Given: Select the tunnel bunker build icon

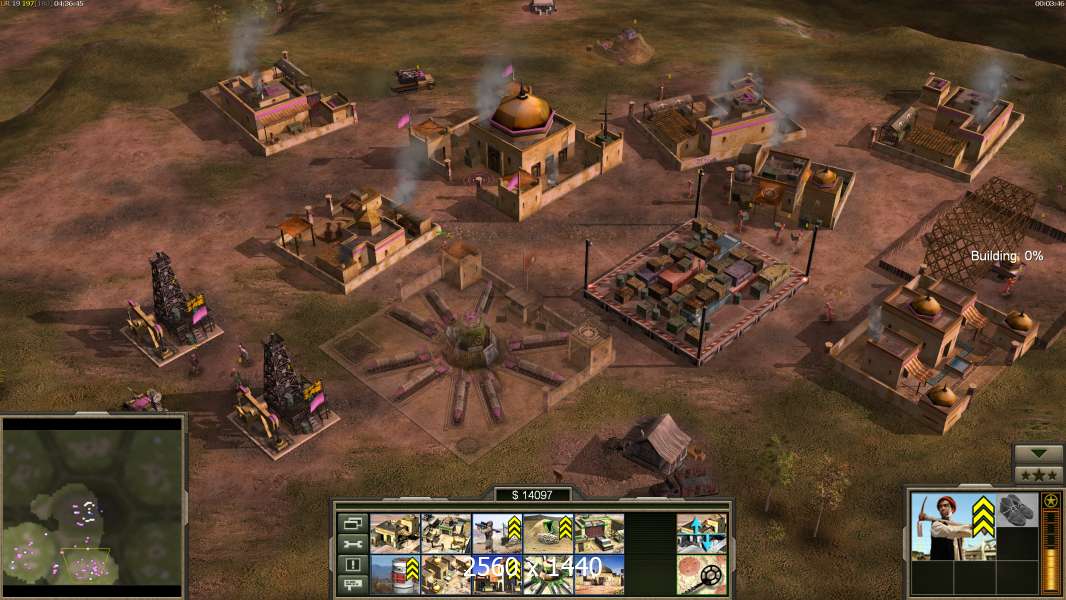Looking at the screenshot, I should click(x=548, y=533).
